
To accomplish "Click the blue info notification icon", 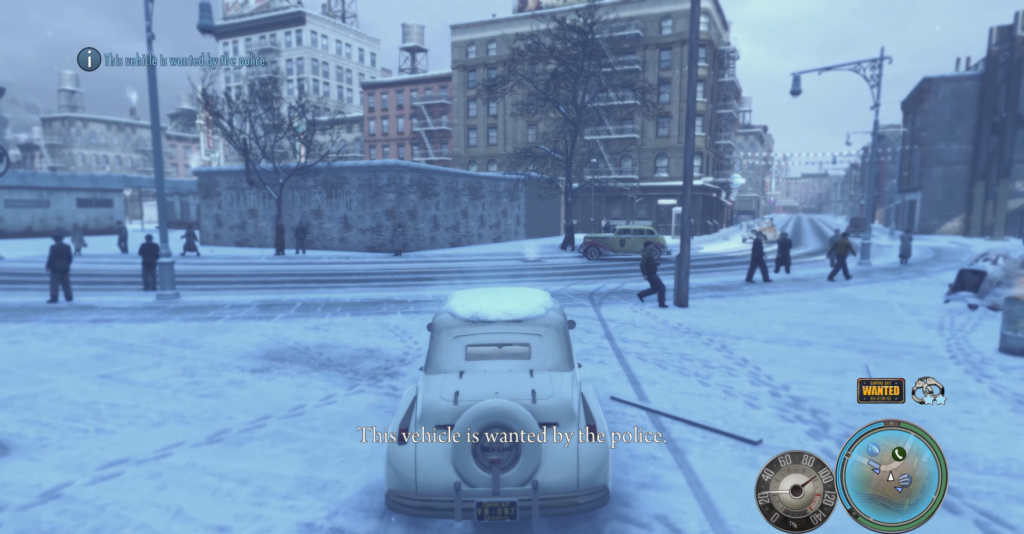I will [89, 59].
